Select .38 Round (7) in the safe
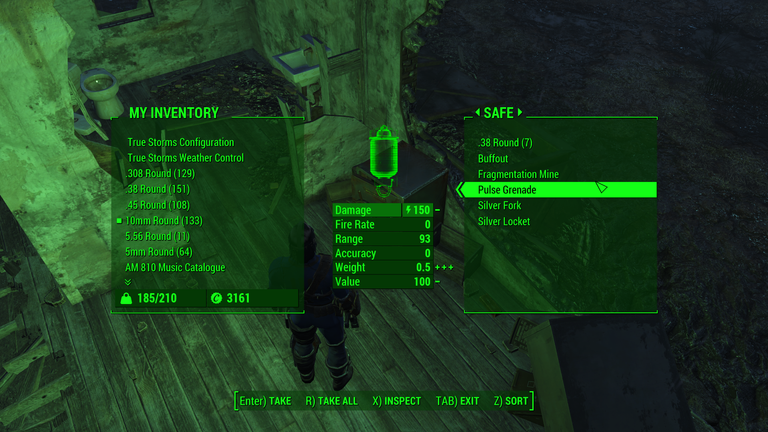The height and width of the screenshot is (432, 768). pyautogui.click(x=505, y=143)
